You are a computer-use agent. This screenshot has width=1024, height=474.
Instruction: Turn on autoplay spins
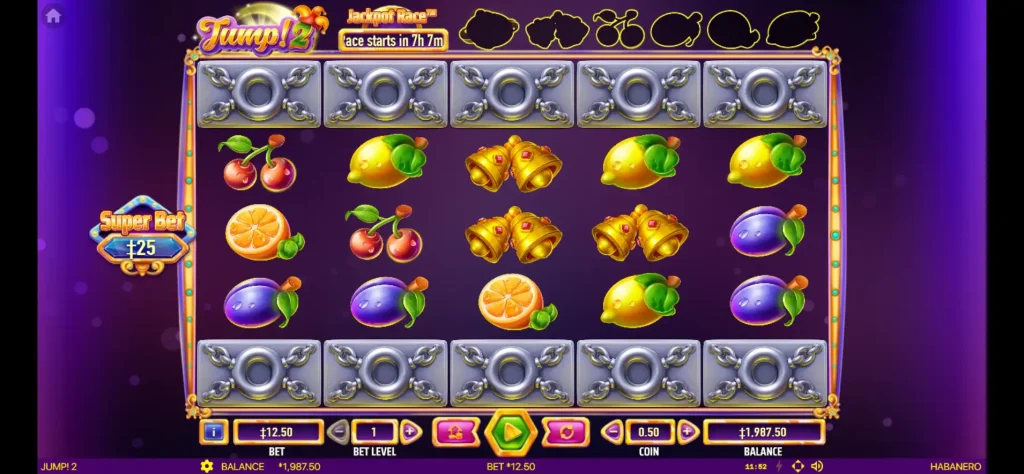(565, 432)
